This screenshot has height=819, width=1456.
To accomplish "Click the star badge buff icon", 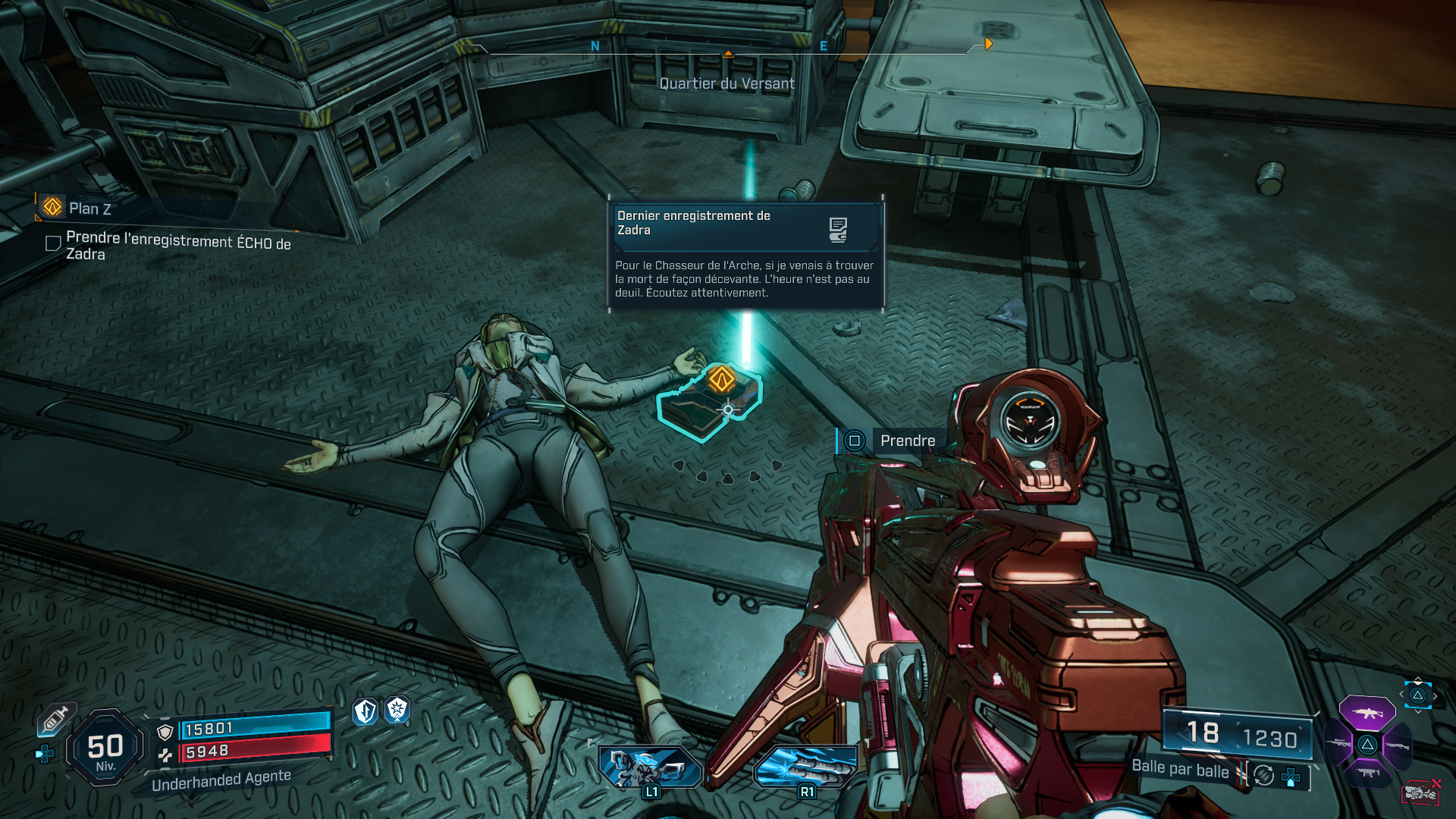I will click(397, 710).
